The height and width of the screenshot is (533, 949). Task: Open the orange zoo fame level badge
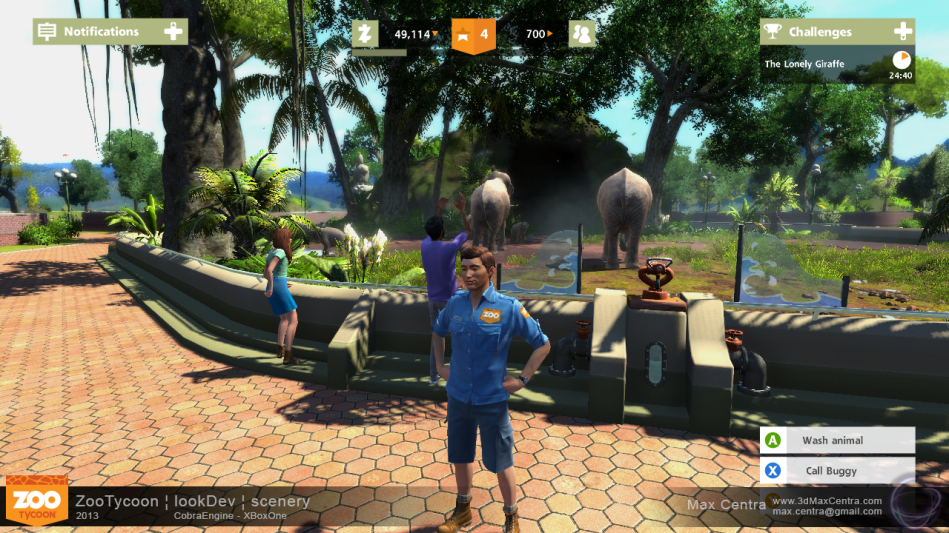[473, 34]
